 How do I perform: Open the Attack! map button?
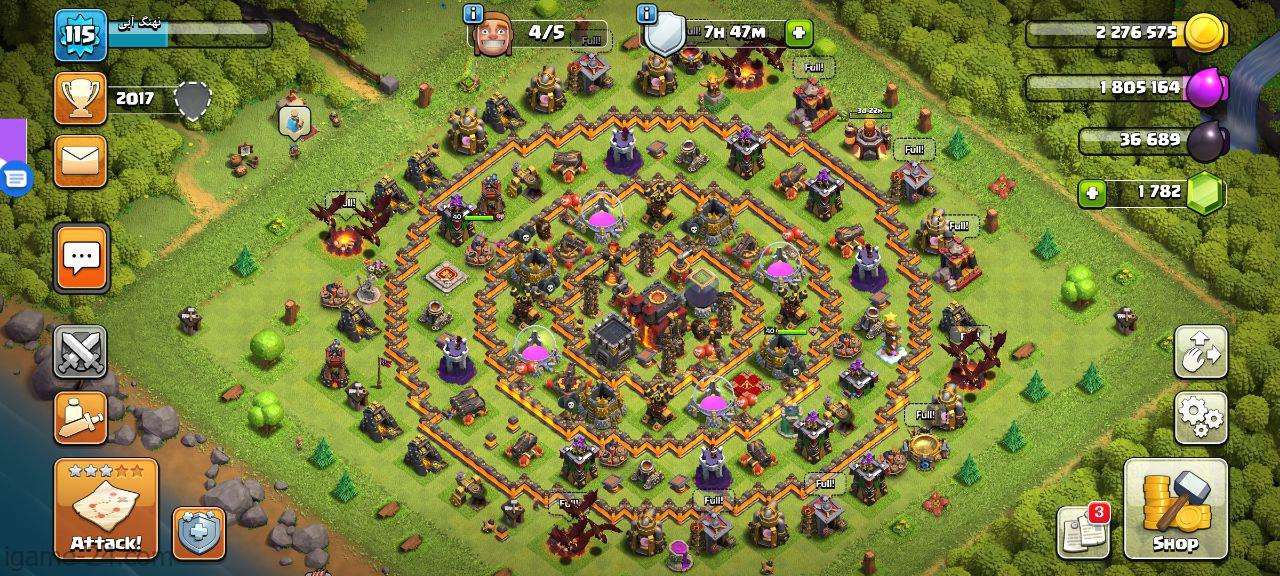[x=105, y=509]
